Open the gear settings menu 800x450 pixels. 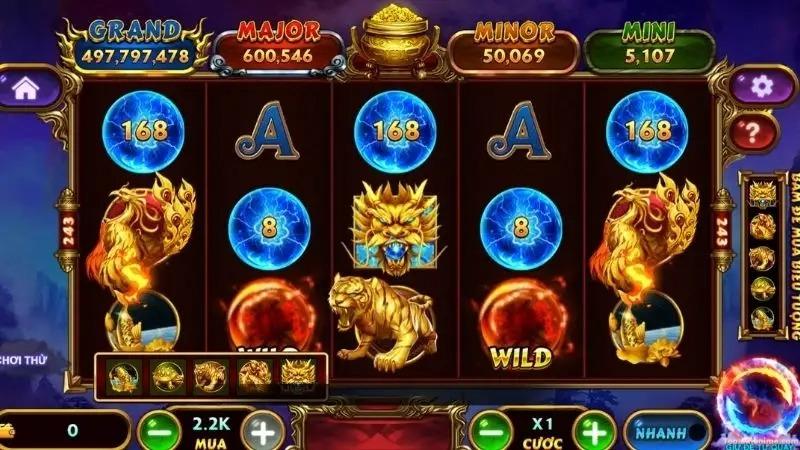click(x=761, y=86)
